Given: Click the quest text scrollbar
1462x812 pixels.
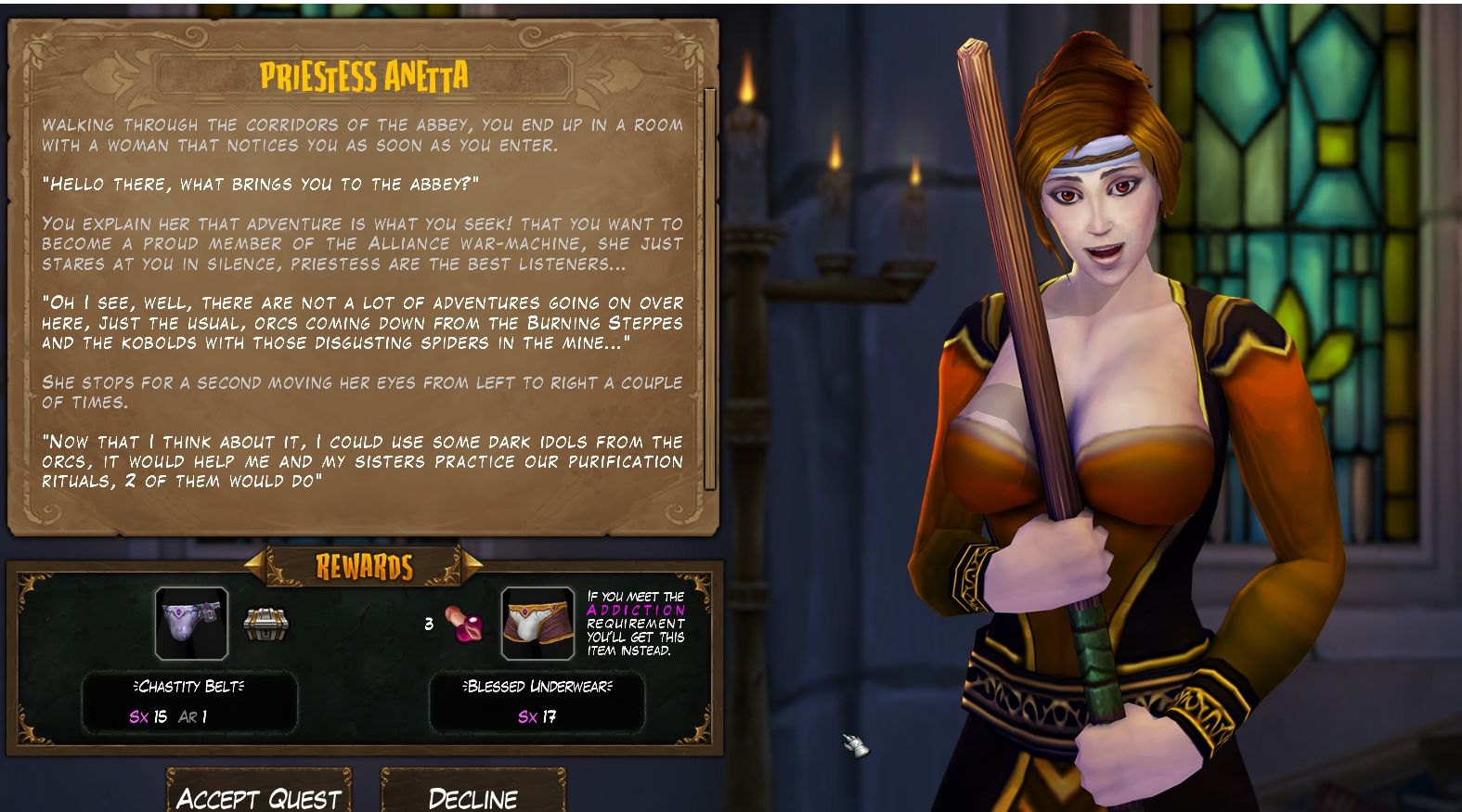Looking at the screenshot, I should point(710,288).
